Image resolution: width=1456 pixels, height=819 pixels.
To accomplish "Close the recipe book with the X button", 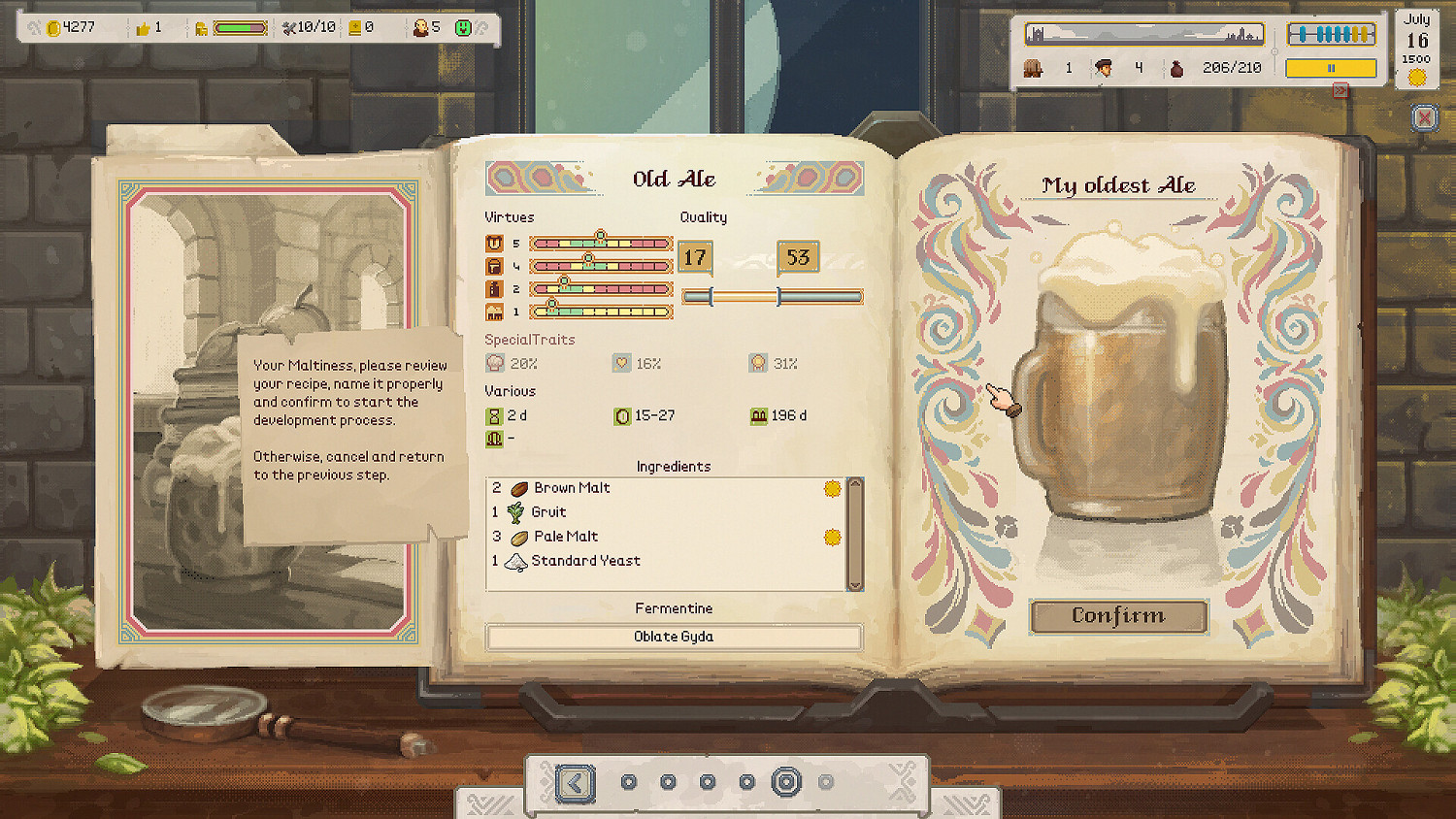I will [1424, 118].
